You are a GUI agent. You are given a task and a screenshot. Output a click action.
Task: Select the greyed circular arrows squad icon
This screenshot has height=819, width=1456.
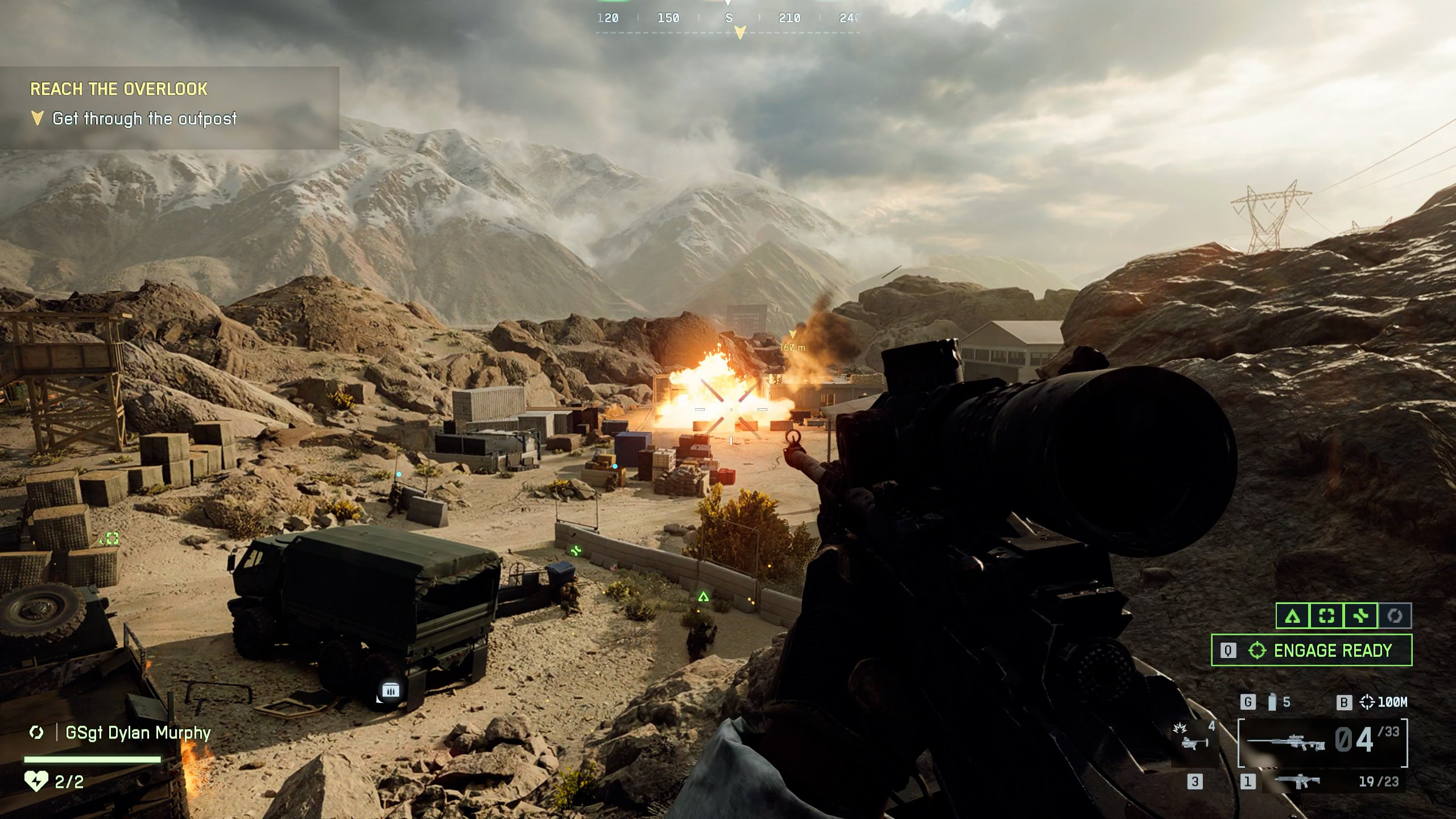1395,616
